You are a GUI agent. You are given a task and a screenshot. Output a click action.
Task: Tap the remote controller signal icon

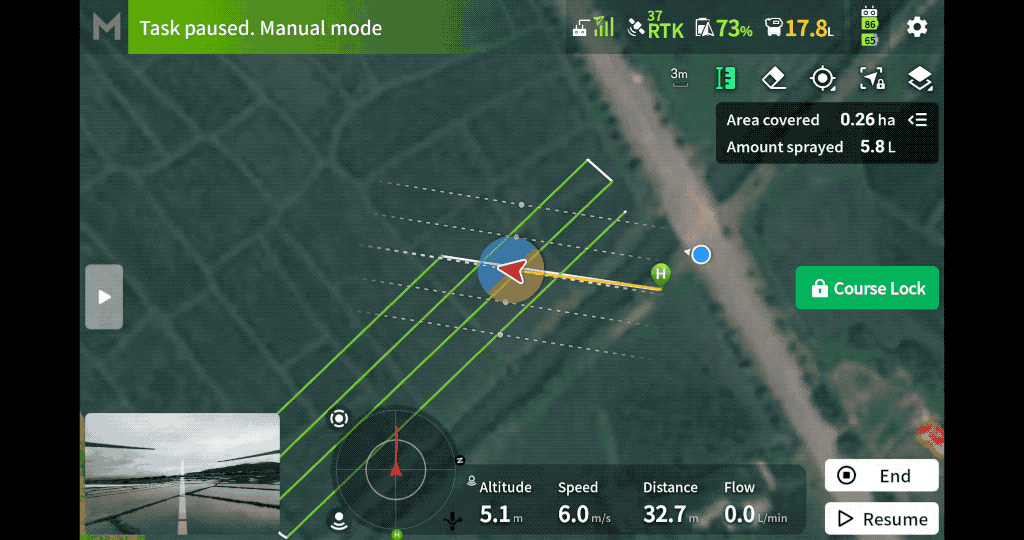pyautogui.click(x=592, y=27)
